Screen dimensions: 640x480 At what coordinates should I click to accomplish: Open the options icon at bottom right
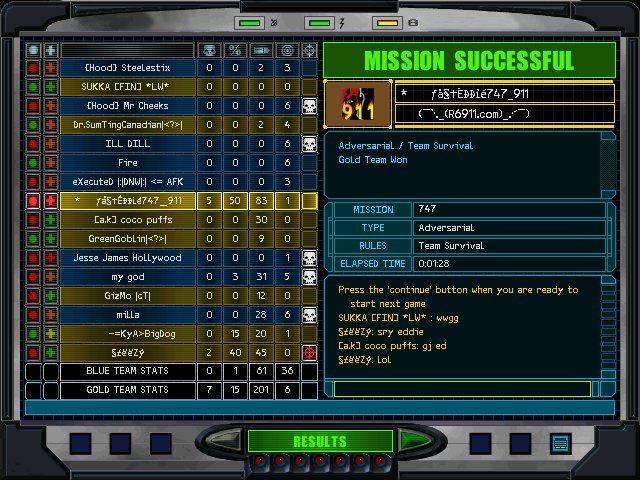click(x=560, y=442)
